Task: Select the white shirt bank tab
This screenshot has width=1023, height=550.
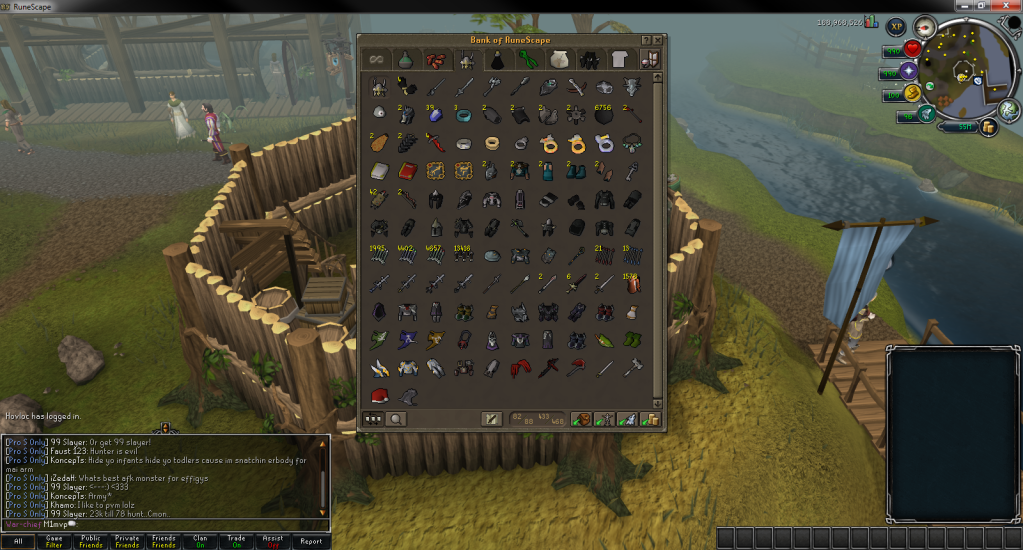Action: click(x=619, y=60)
